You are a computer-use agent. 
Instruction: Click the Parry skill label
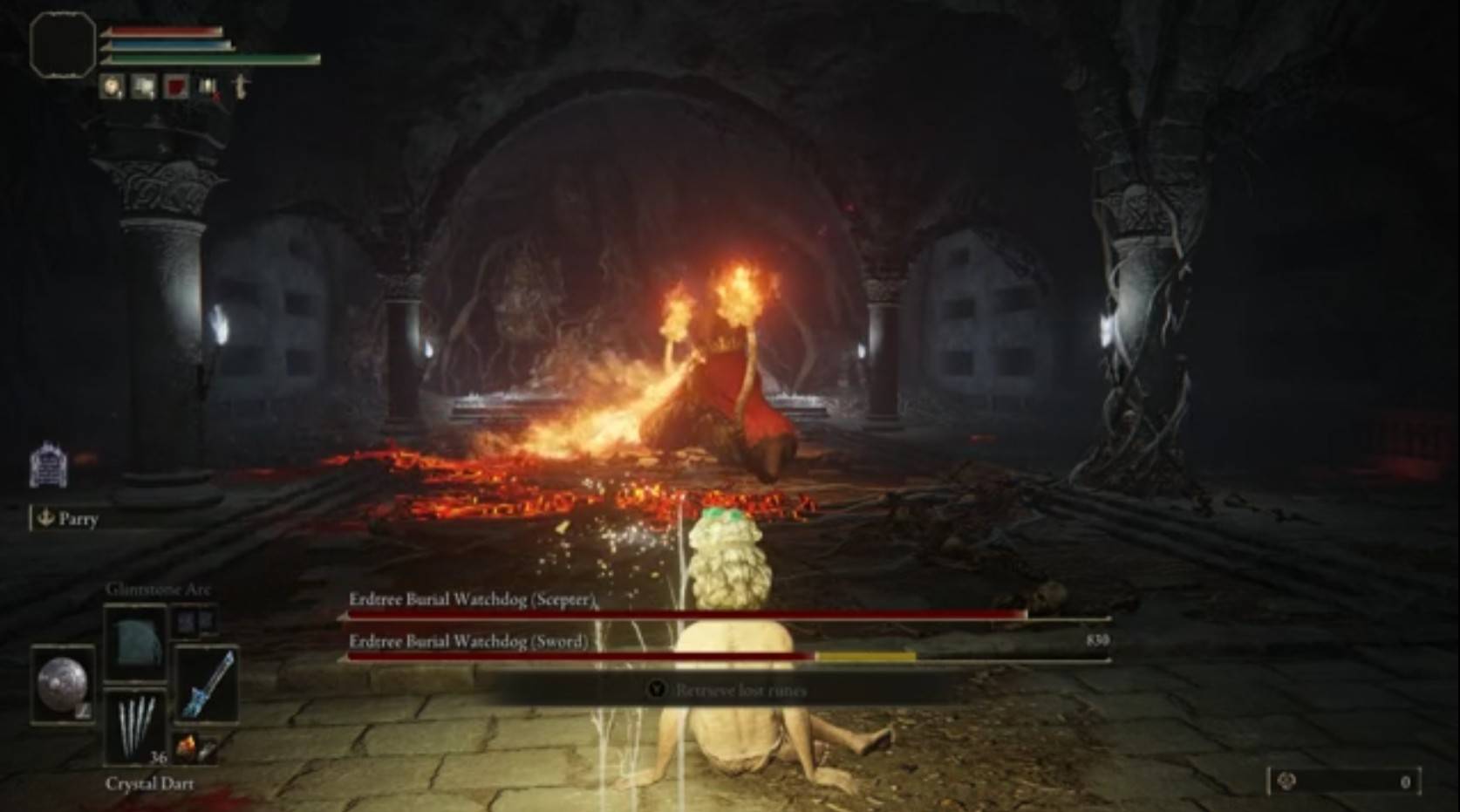pos(68,519)
